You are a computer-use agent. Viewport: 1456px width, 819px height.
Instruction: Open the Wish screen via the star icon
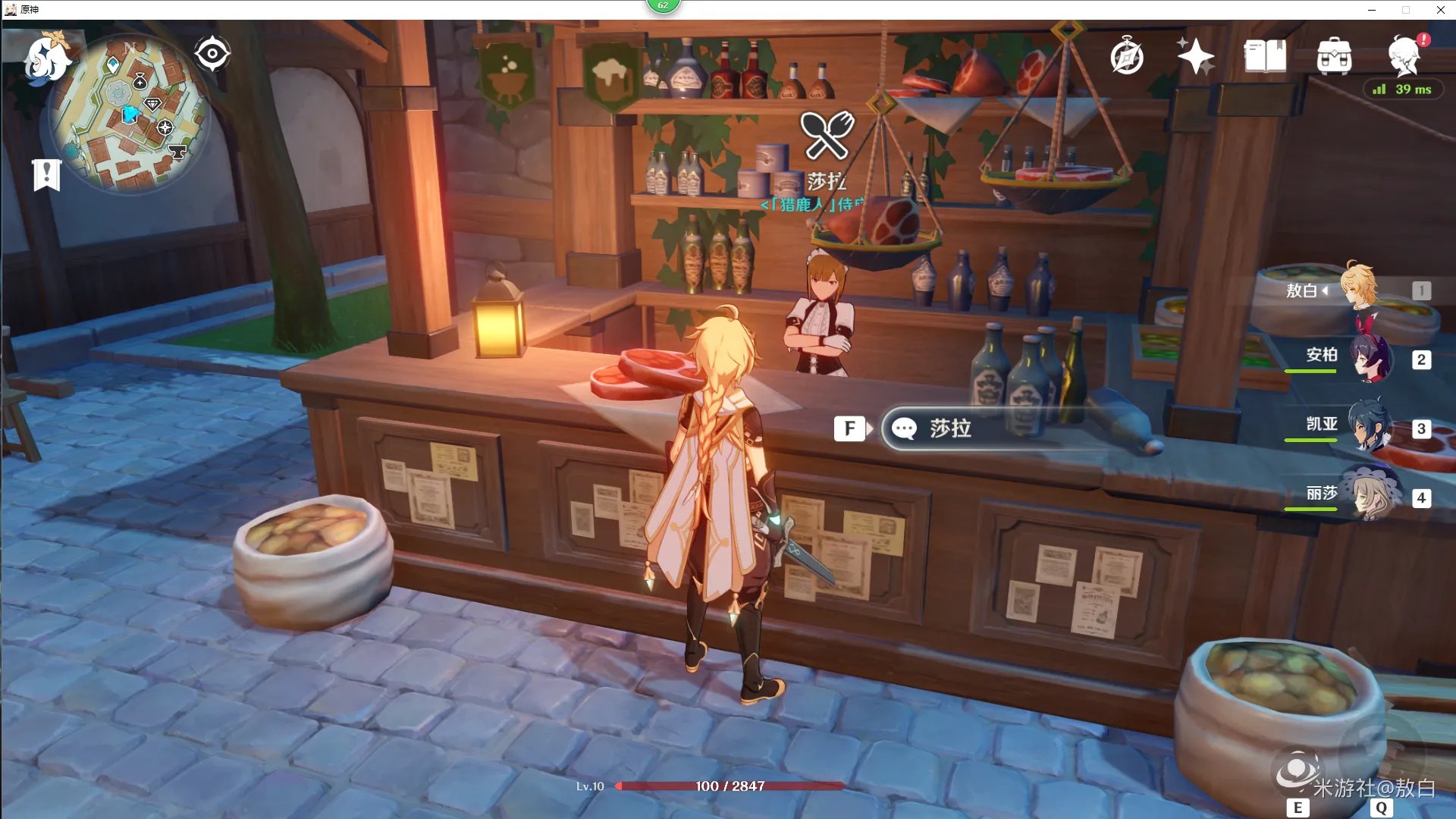pos(1194,56)
